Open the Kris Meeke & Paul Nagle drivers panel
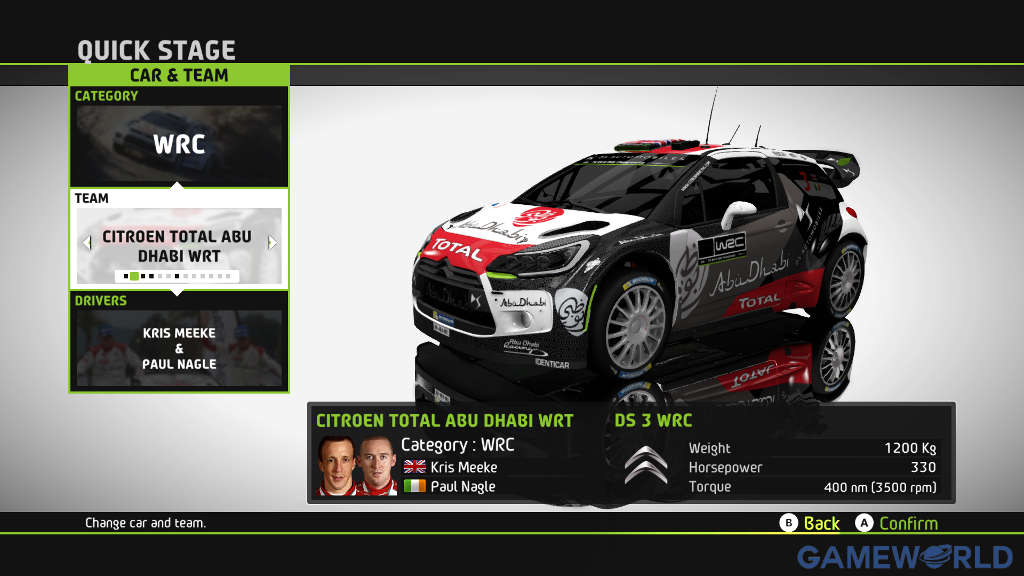 pos(179,348)
